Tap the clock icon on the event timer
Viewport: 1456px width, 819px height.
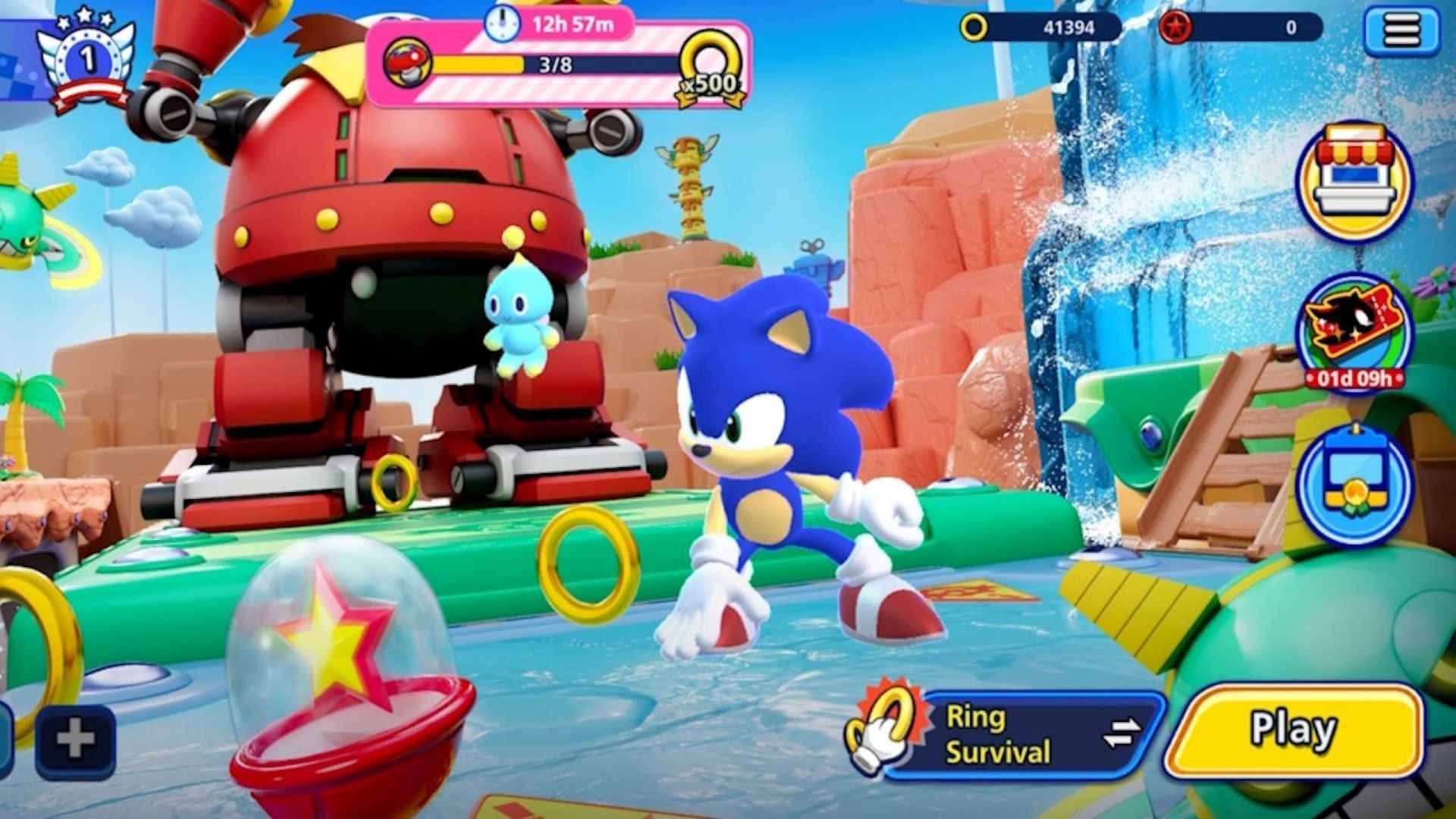[502, 25]
